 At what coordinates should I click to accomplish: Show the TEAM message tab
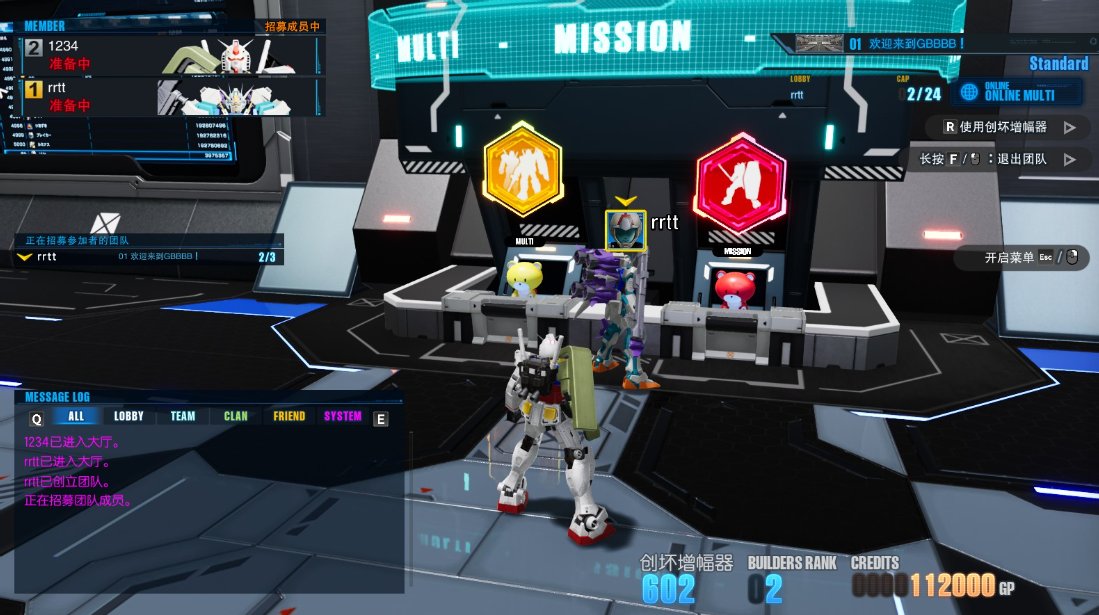coord(183,417)
